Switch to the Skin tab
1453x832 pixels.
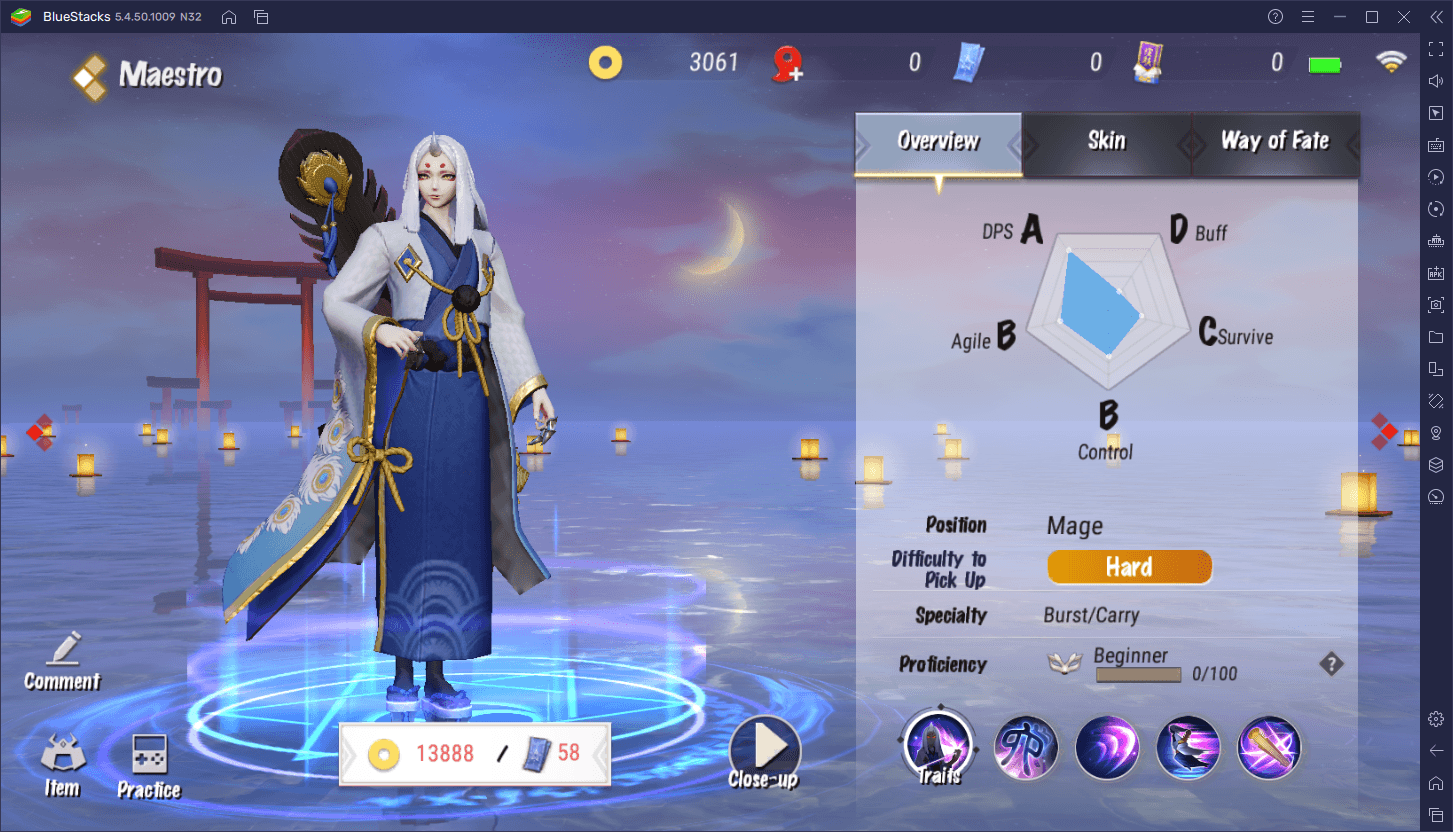tap(1106, 141)
